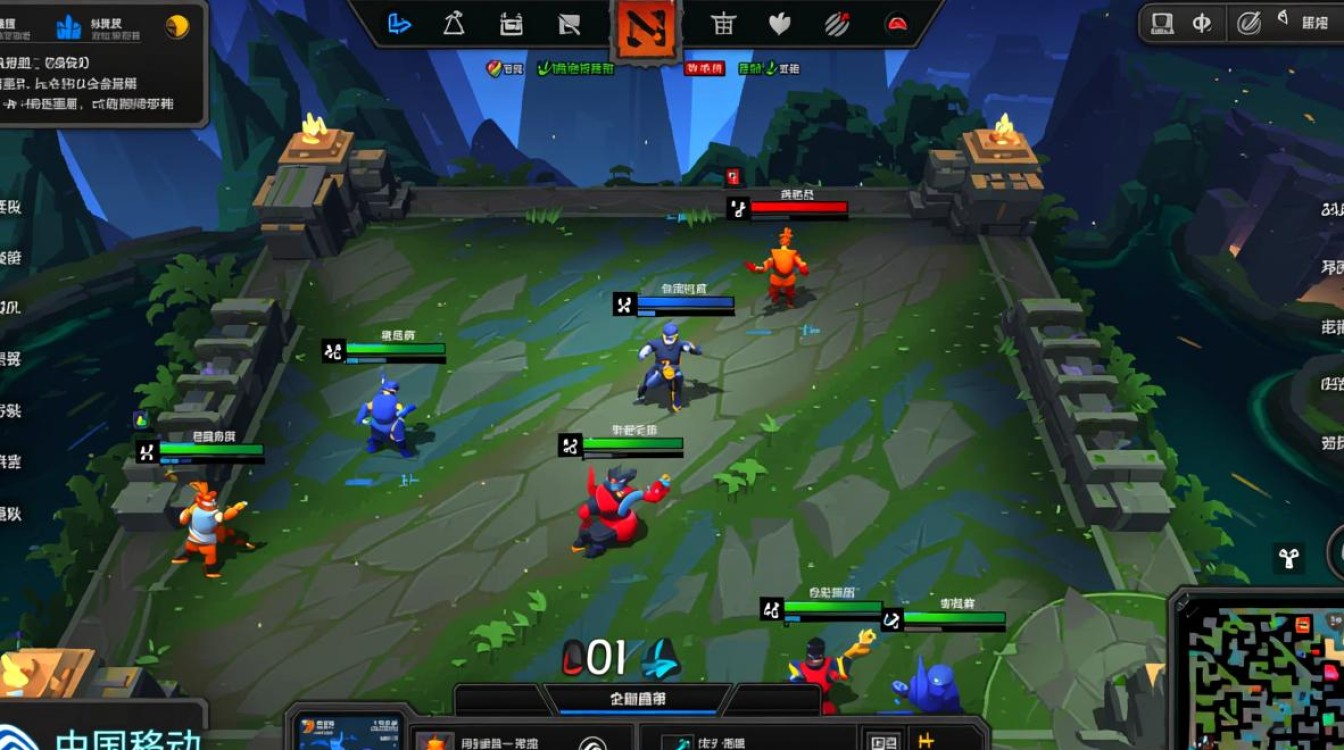The image size is (1344, 750).
Task: Click the heart icon in top toolbar
Action: tap(779, 25)
